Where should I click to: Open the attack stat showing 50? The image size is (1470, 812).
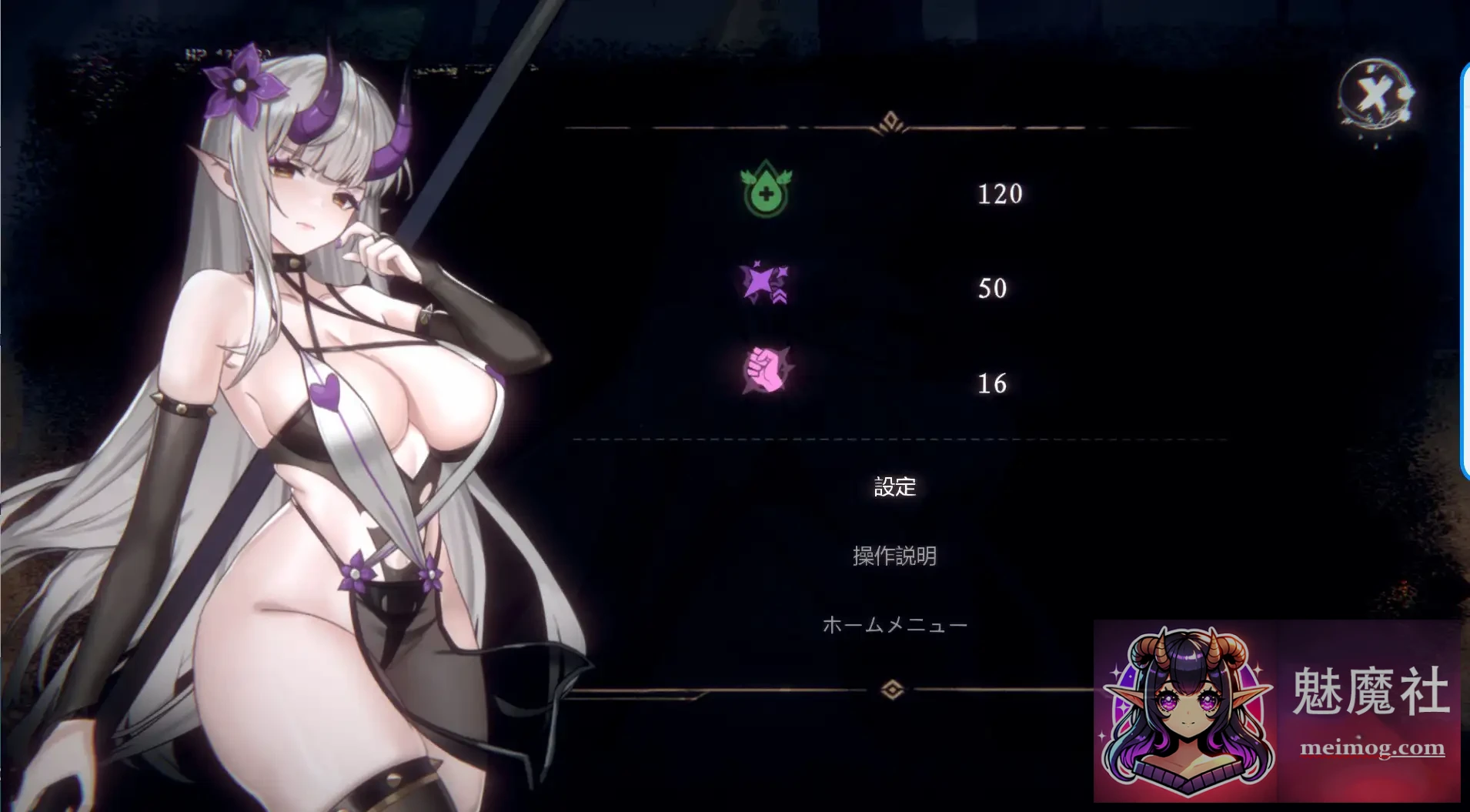(x=991, y=289)
